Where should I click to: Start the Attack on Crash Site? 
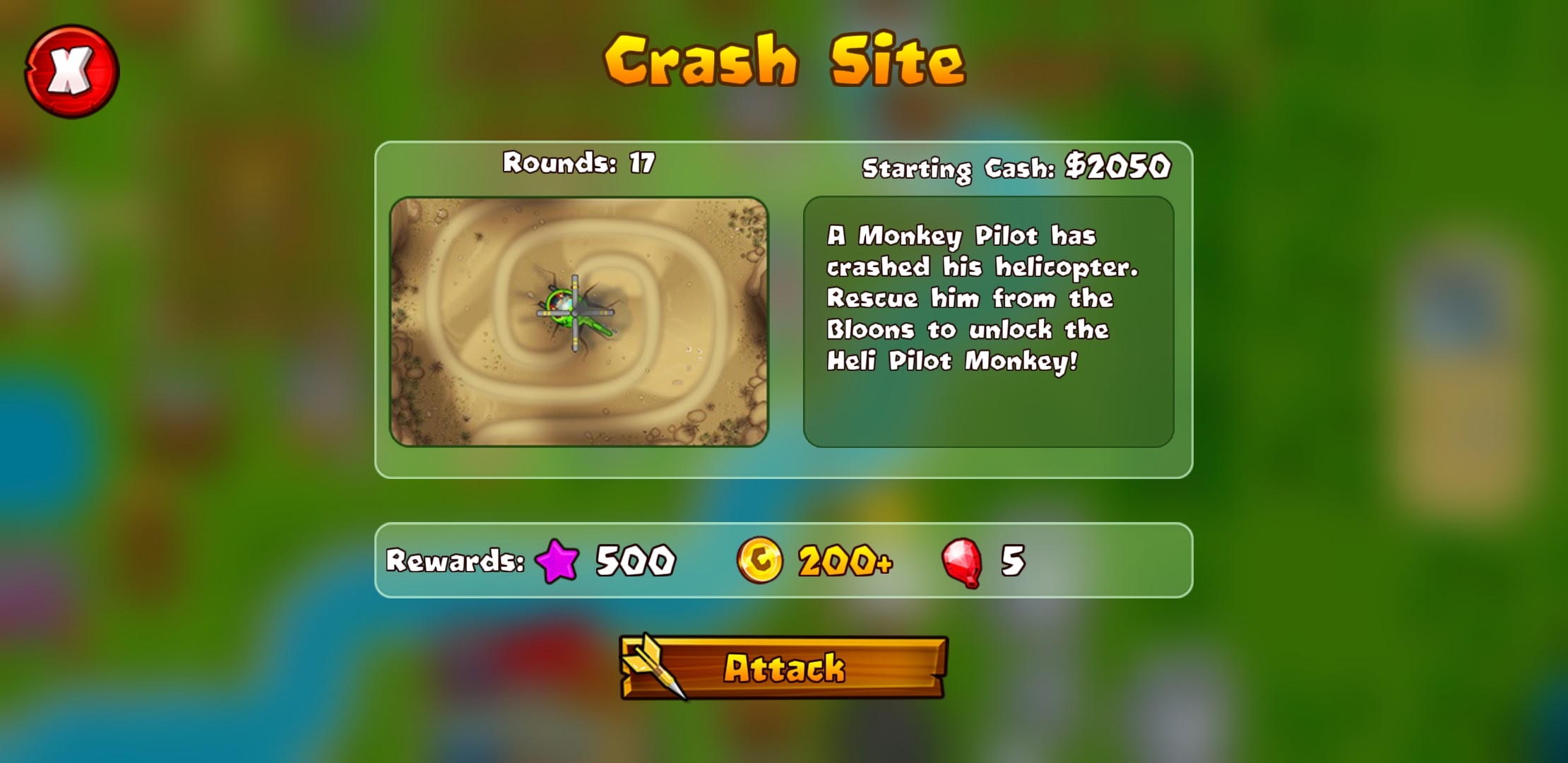783,668
